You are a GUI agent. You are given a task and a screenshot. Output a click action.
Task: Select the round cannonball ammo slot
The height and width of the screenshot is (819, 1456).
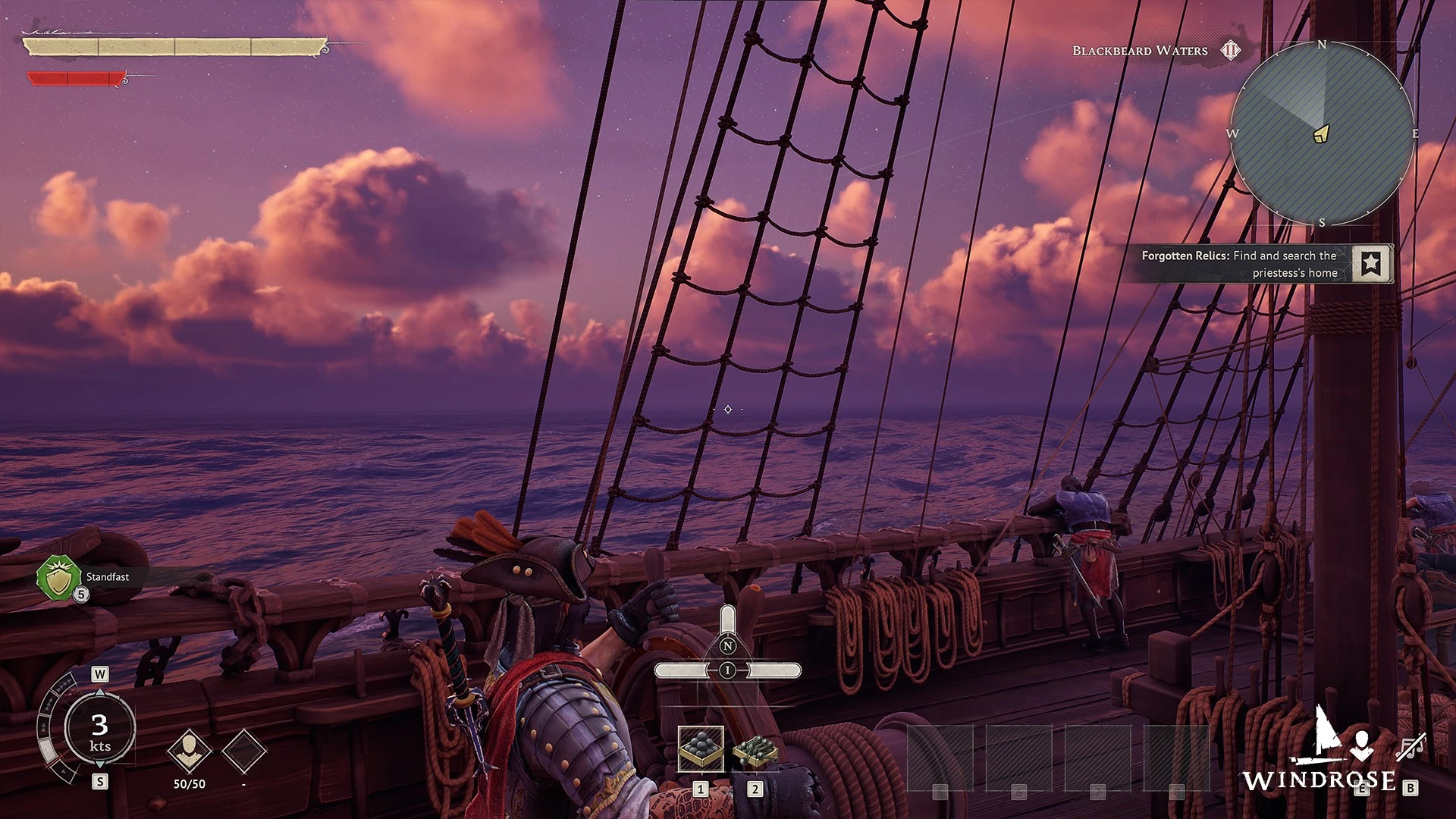[x=701, y=748]
